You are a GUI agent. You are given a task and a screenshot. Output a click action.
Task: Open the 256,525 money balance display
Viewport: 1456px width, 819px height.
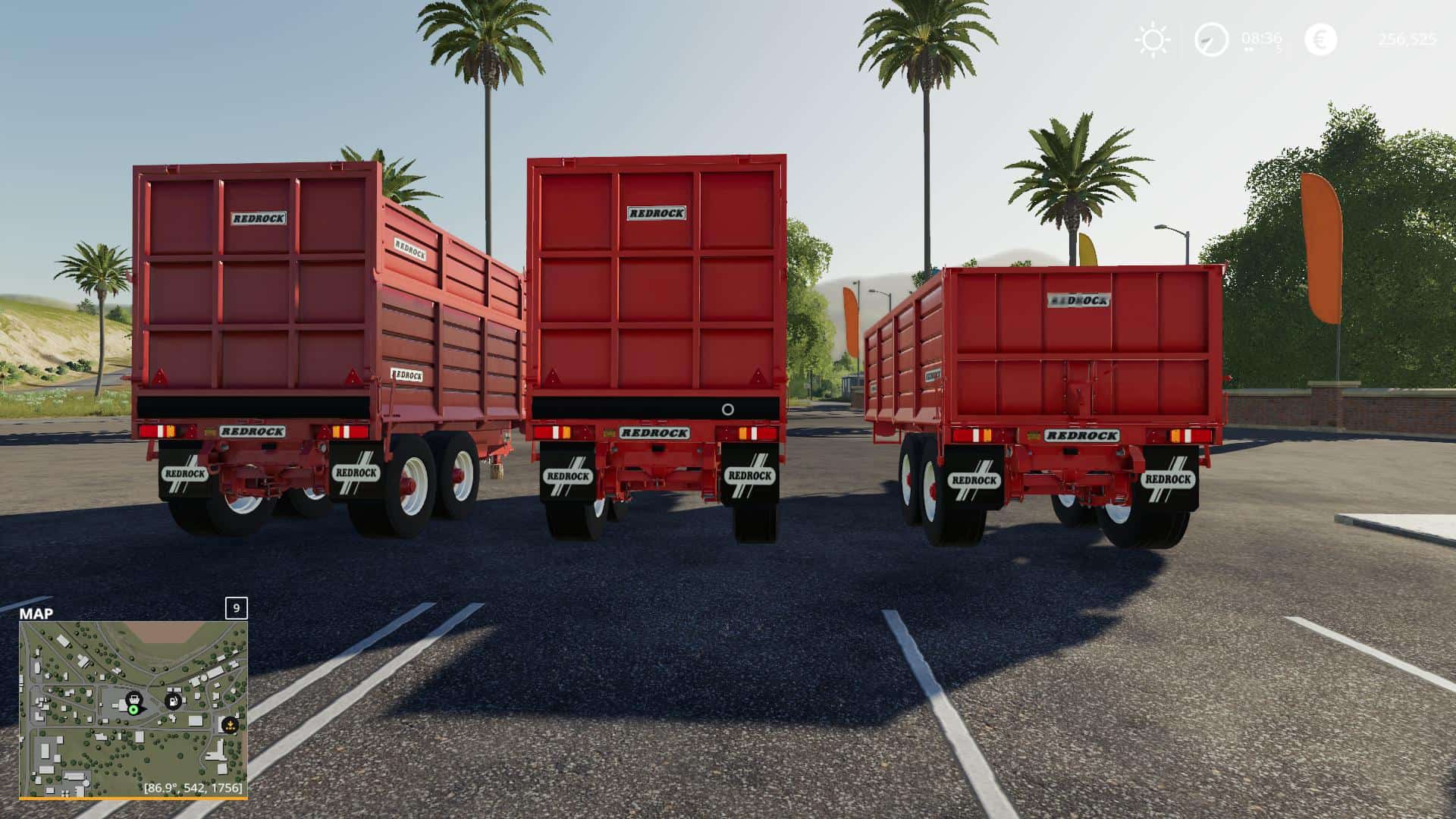tap(1408, 40)
